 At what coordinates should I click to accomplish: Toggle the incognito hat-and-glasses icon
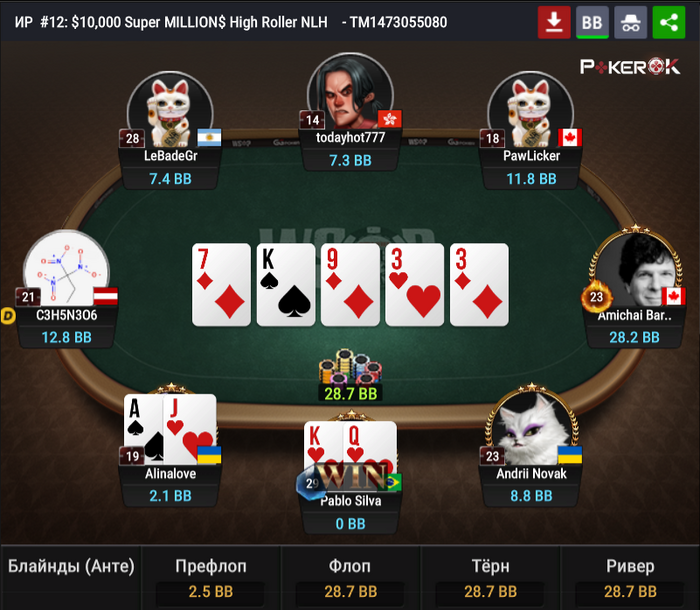pyautogui.click(x=630, y=22)
